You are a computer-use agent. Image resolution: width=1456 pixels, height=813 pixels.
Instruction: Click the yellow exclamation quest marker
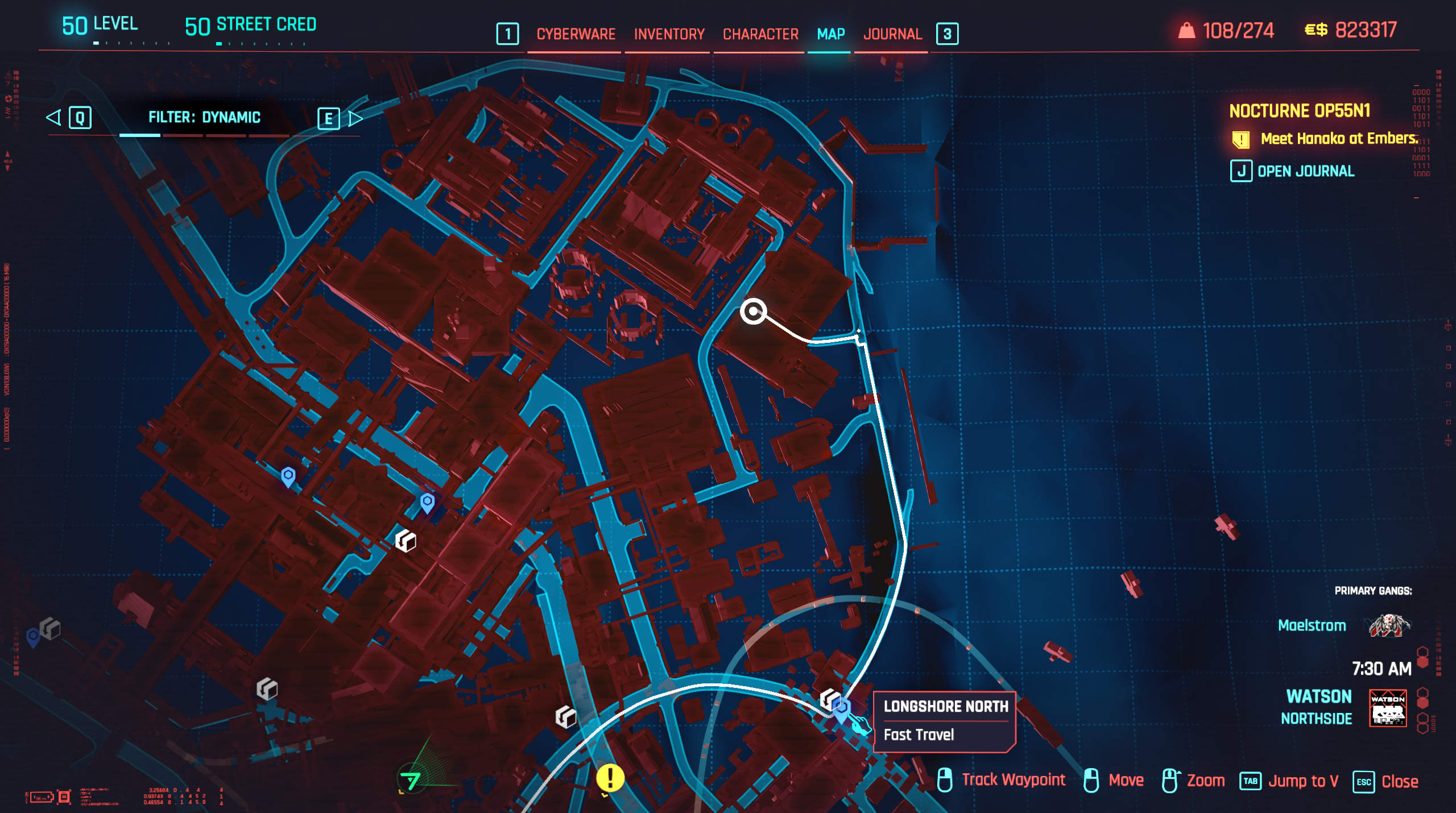(x=610, y=779)
